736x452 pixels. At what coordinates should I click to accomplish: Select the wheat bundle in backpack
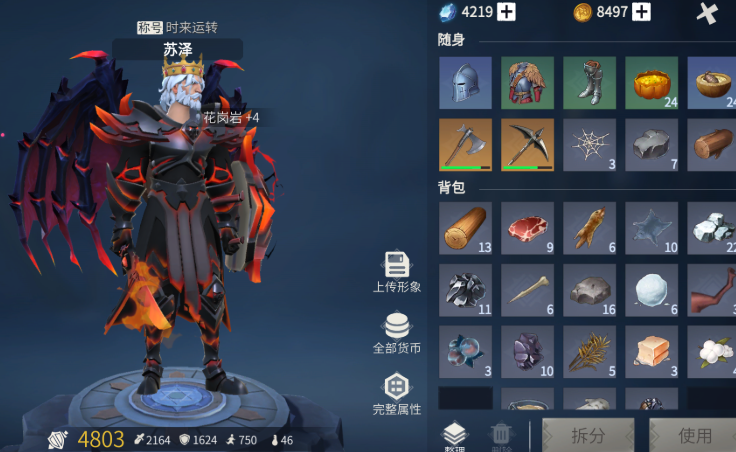(589, 352)
